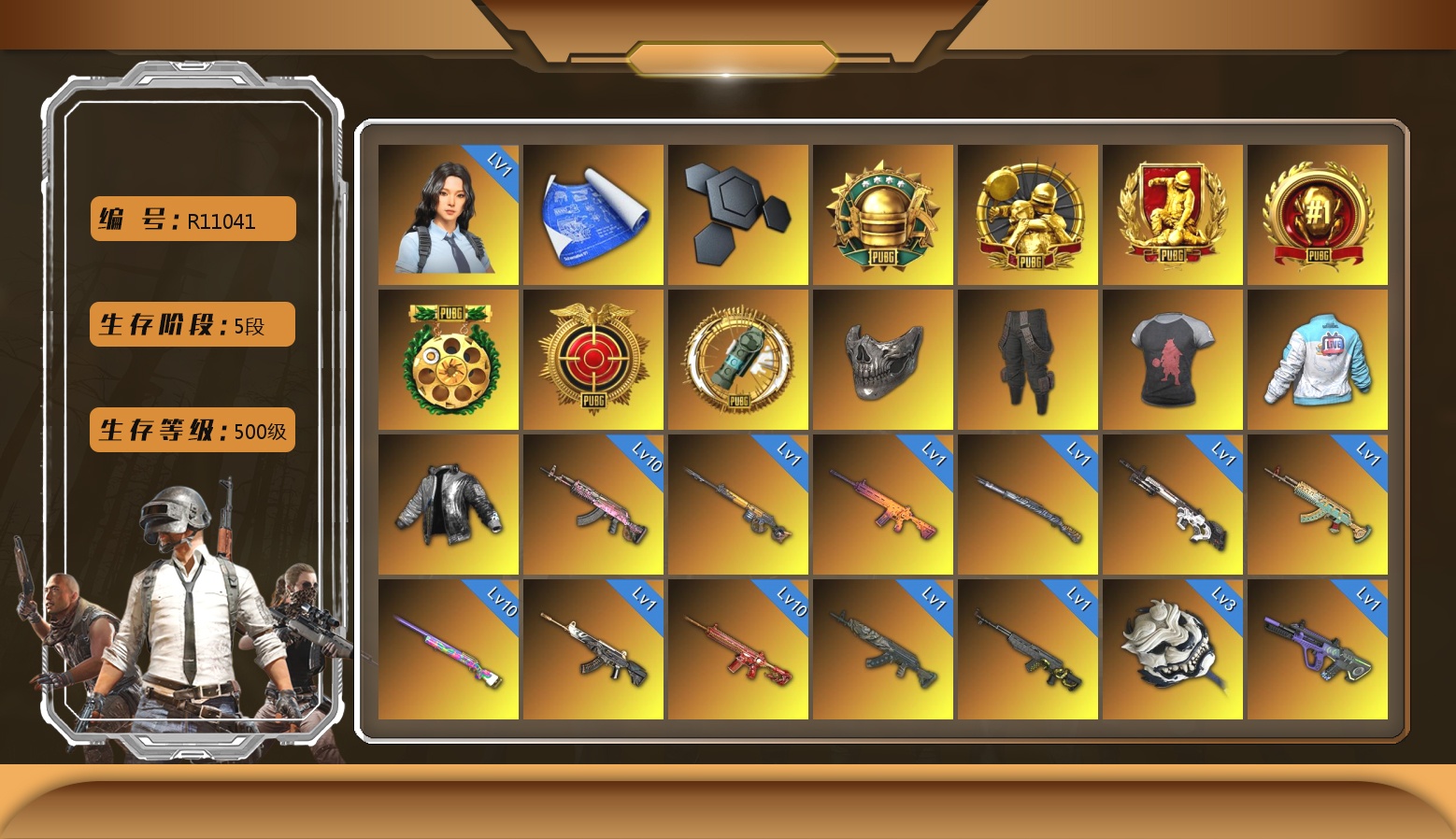Select the black T-shirt with red print
The height and width of the screenshot is (839, 1456).
1172,360
